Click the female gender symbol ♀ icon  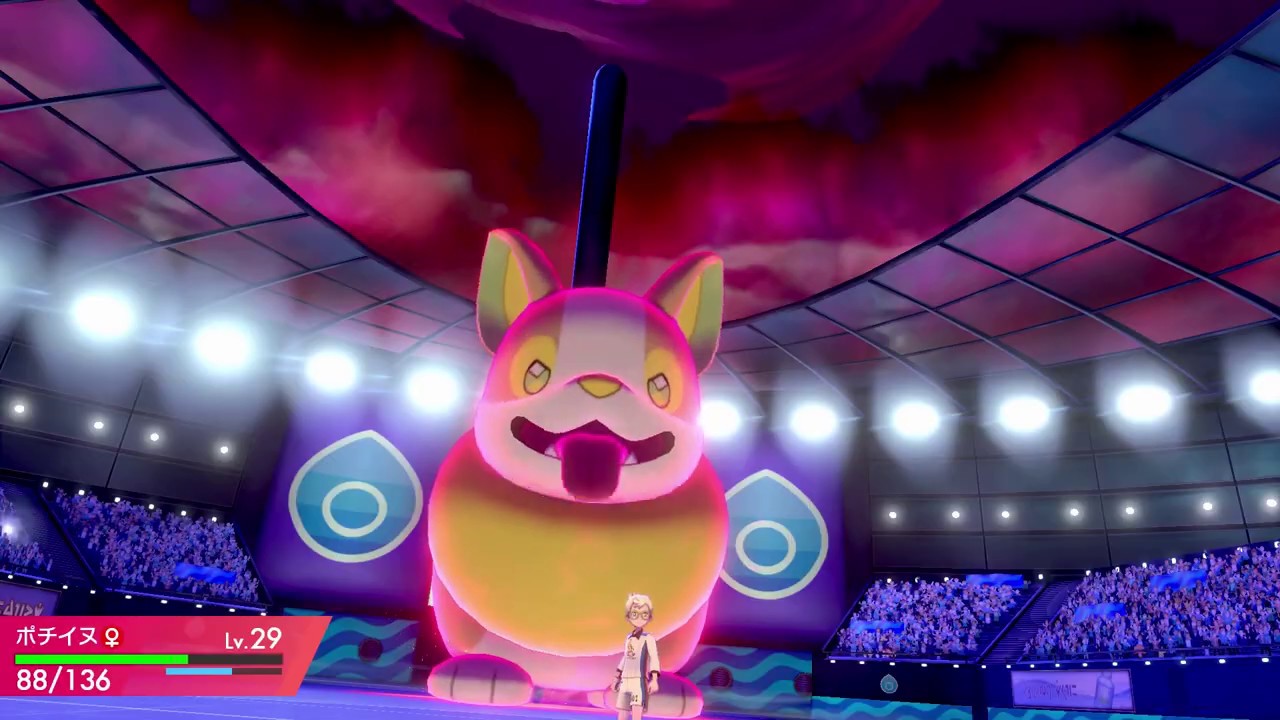tap(113, 638)
